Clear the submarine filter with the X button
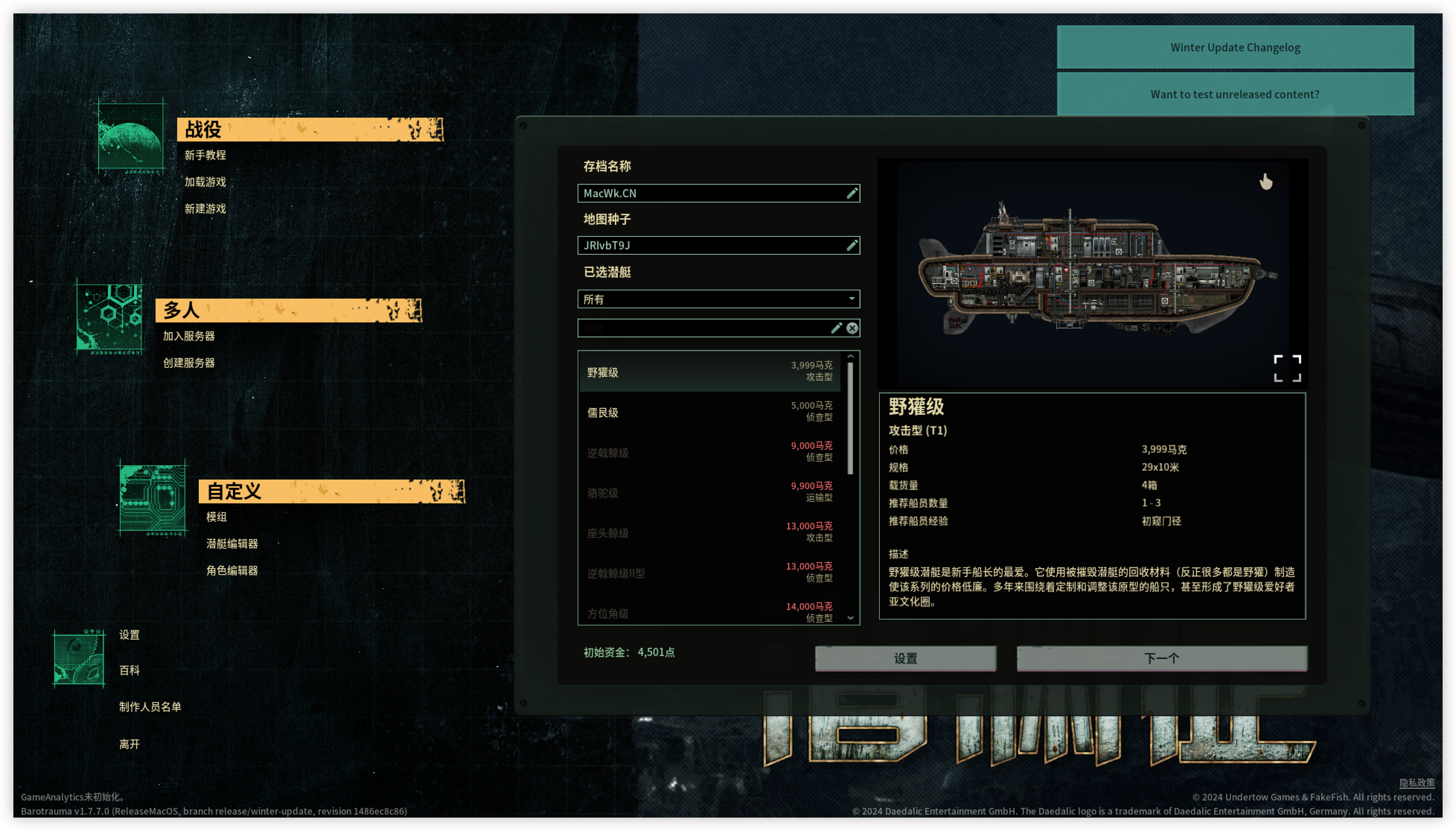The width and height of the screenshot is (1456, 831). click(852, 328)
